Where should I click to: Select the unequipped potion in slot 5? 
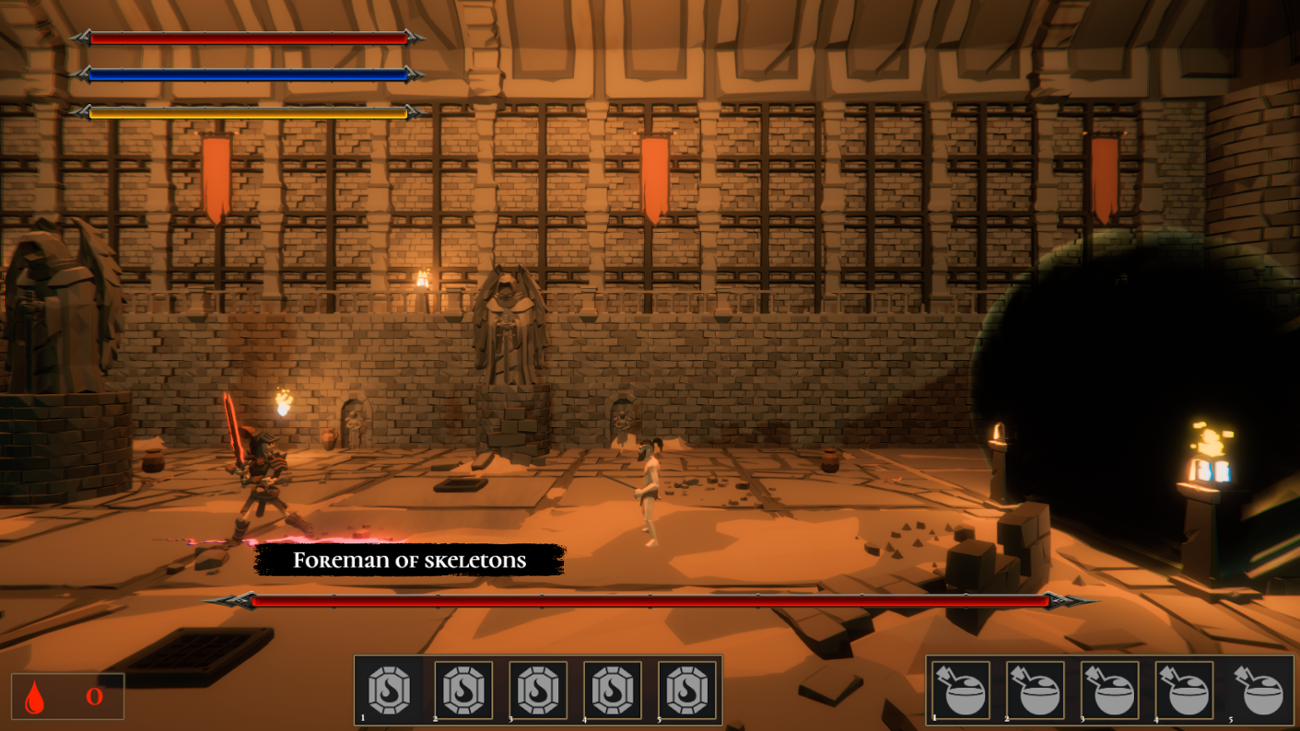coord(1257,691)
